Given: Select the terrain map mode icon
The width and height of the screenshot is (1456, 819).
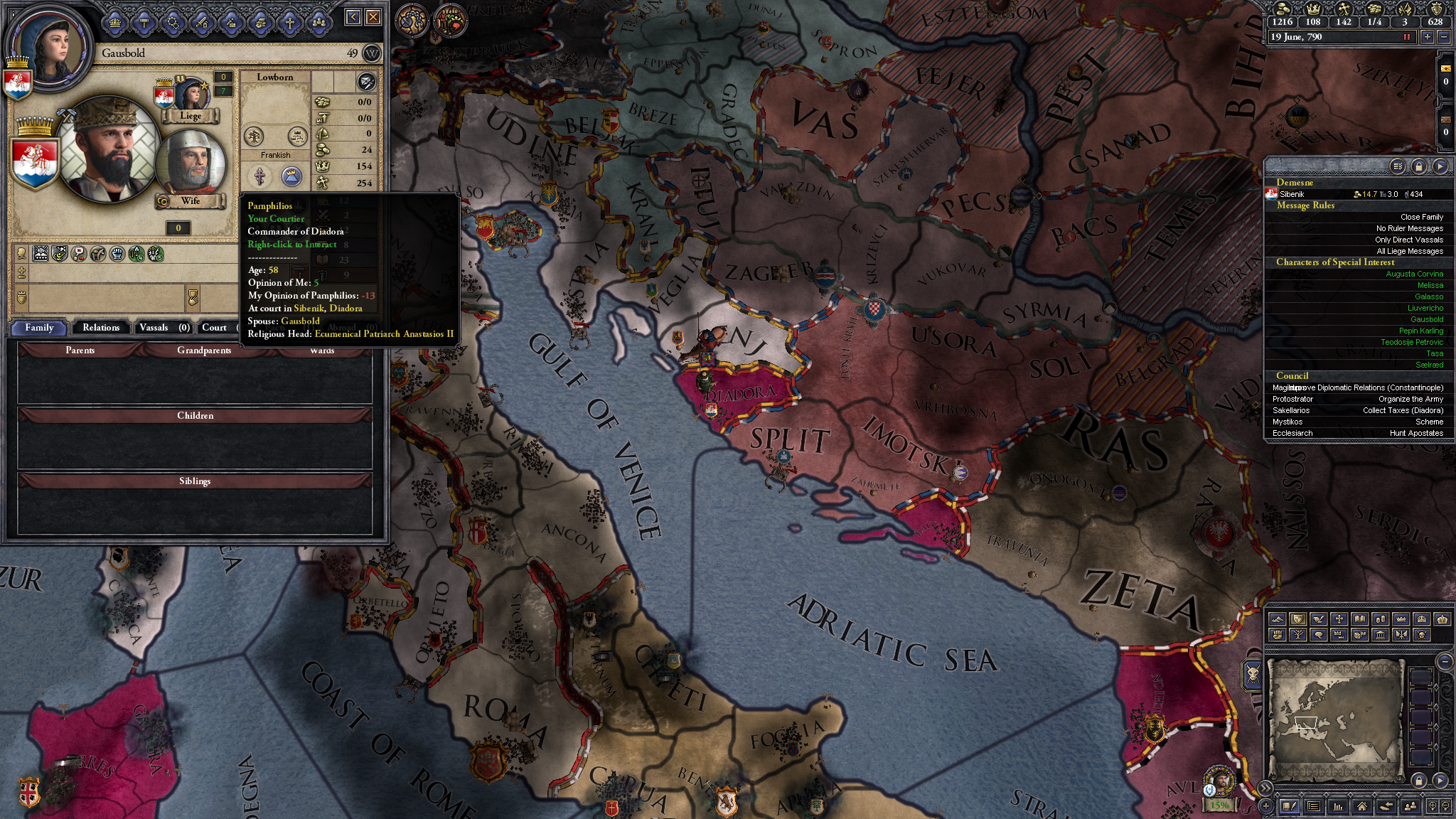Looking at the screenshot, I should [1277, 619].
